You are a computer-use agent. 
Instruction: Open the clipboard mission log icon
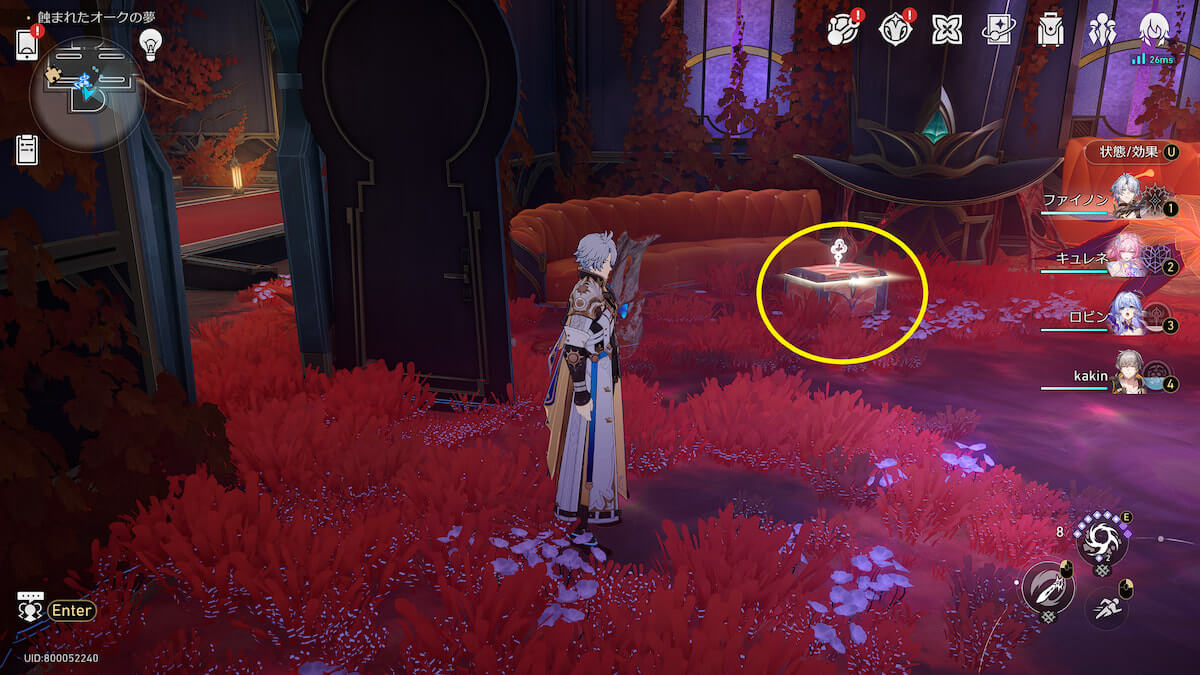click(27, 149)
